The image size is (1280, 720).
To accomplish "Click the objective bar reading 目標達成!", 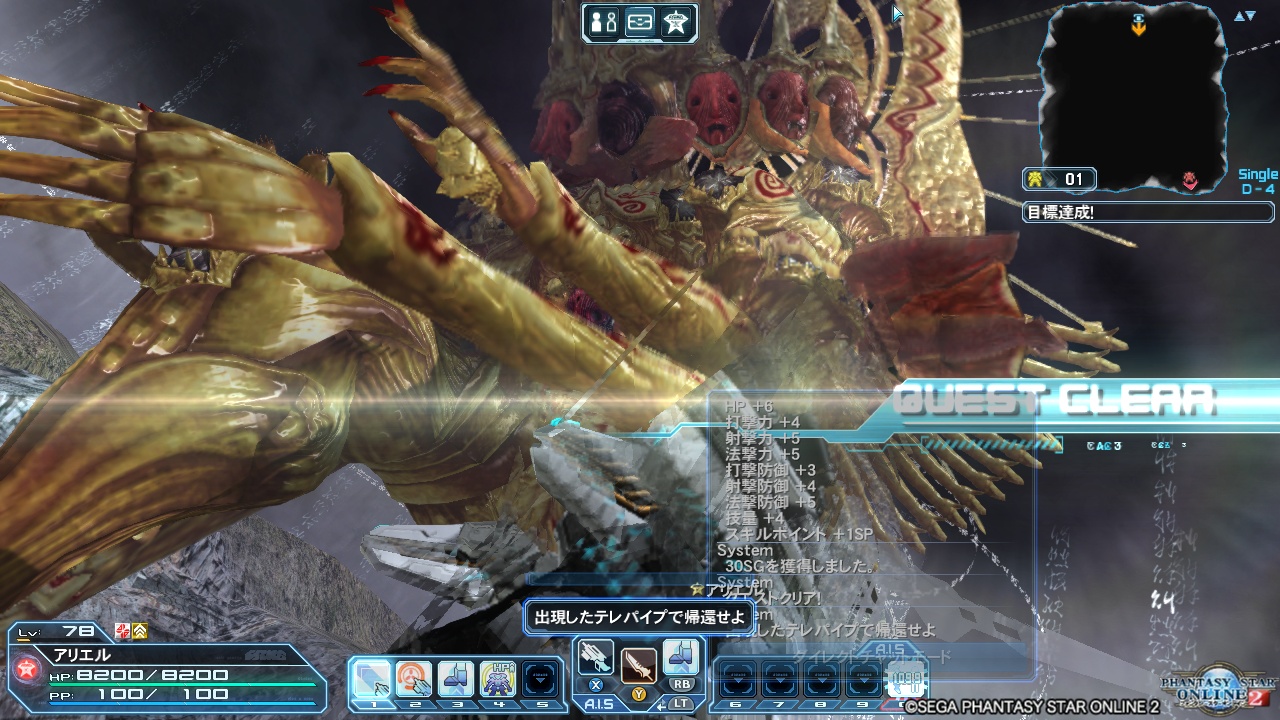I will coord(1148,212).
